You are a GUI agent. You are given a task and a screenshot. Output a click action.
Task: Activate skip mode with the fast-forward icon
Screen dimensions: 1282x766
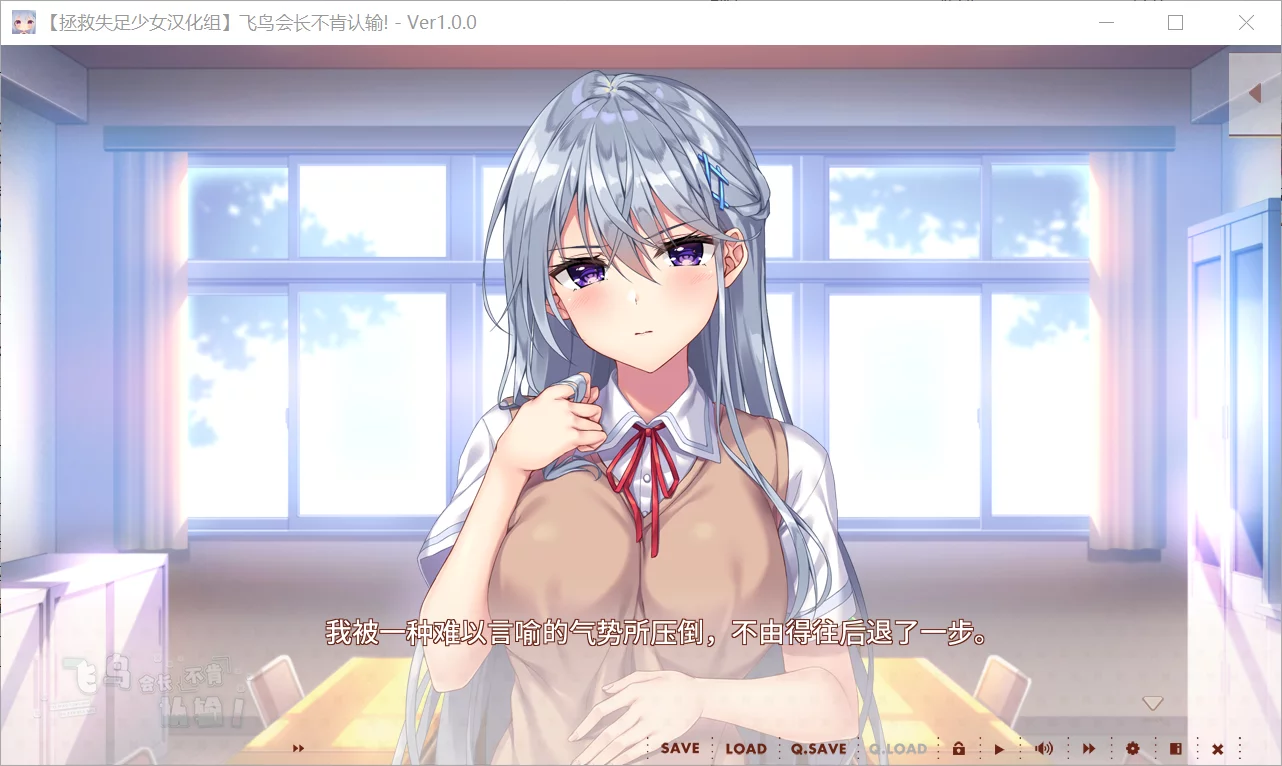coord(1089,748)
